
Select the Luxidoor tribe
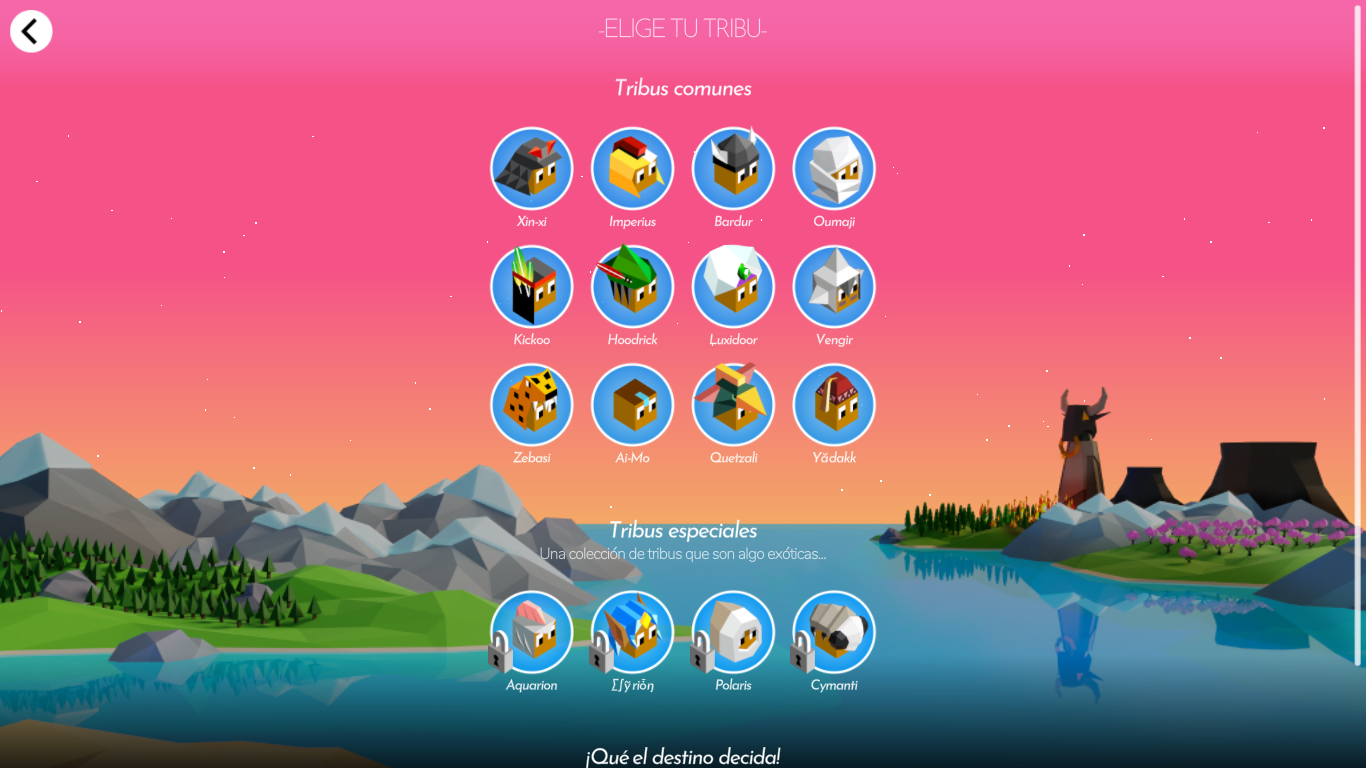[x=733, y=286]
